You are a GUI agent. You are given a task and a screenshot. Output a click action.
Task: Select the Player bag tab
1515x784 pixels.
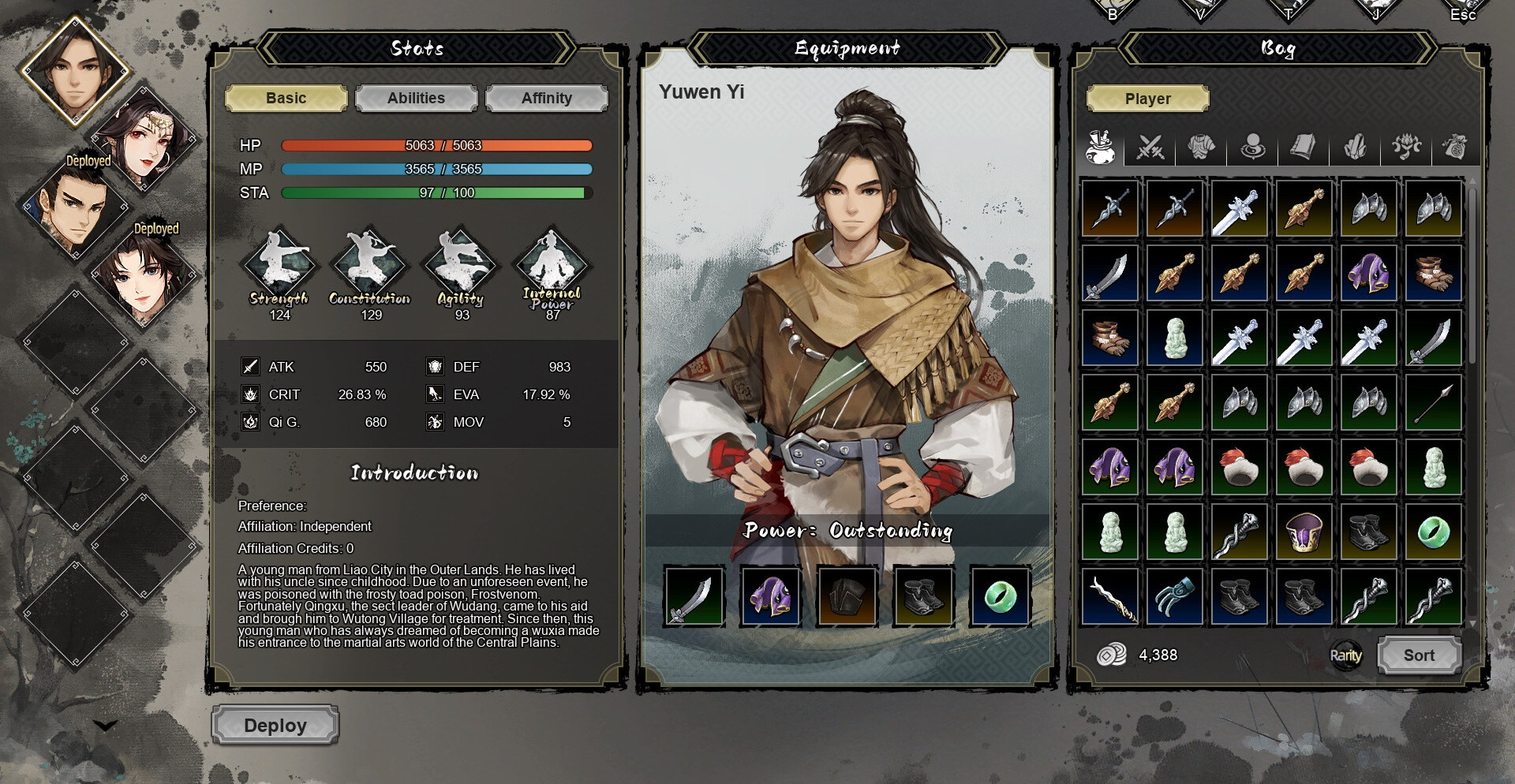(x=1147, y=99)
